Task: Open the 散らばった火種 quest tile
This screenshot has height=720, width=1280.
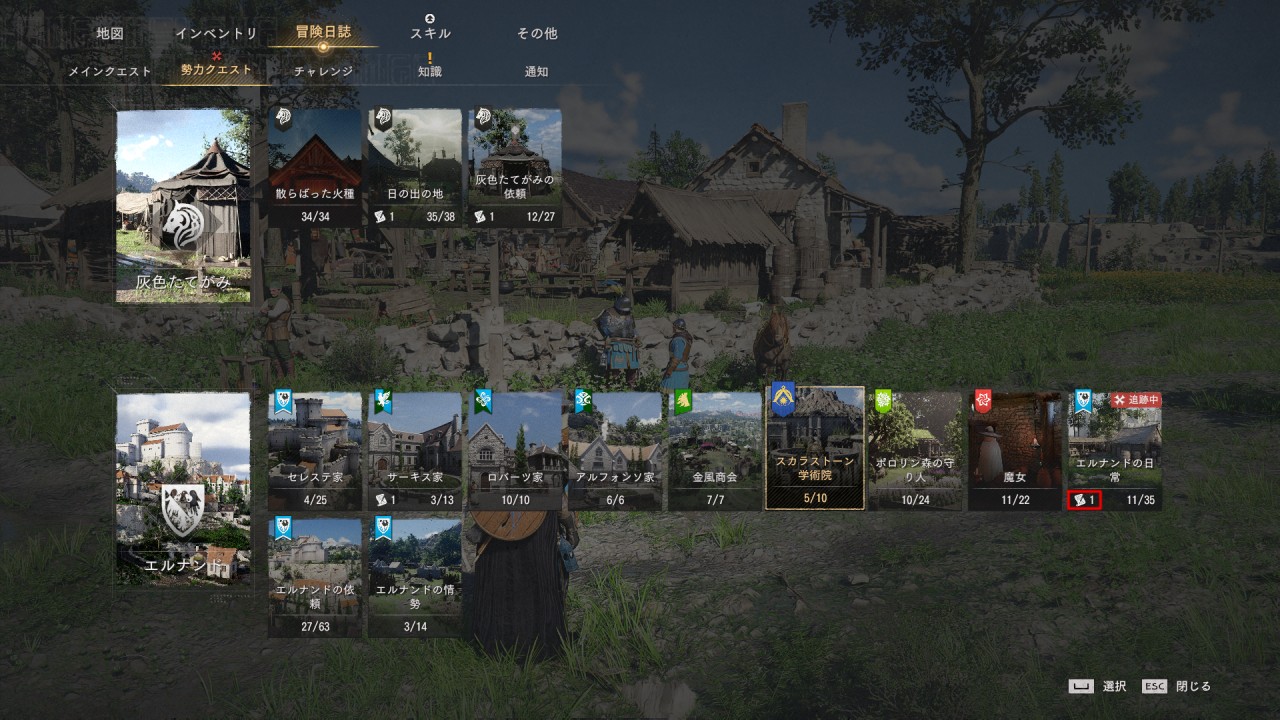Action: point(315,167)
